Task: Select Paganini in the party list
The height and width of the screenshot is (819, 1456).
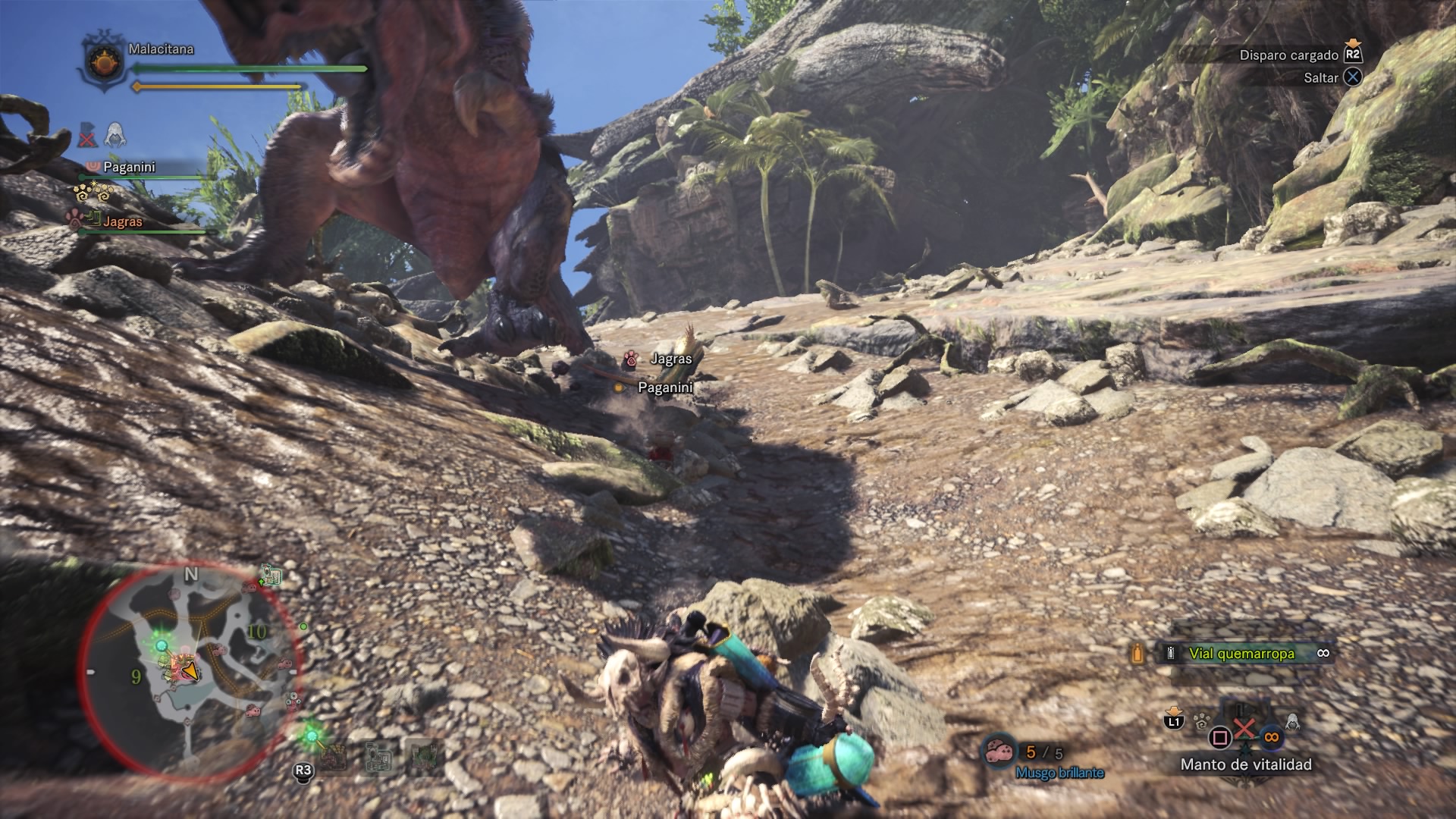Action: [129, 167]
